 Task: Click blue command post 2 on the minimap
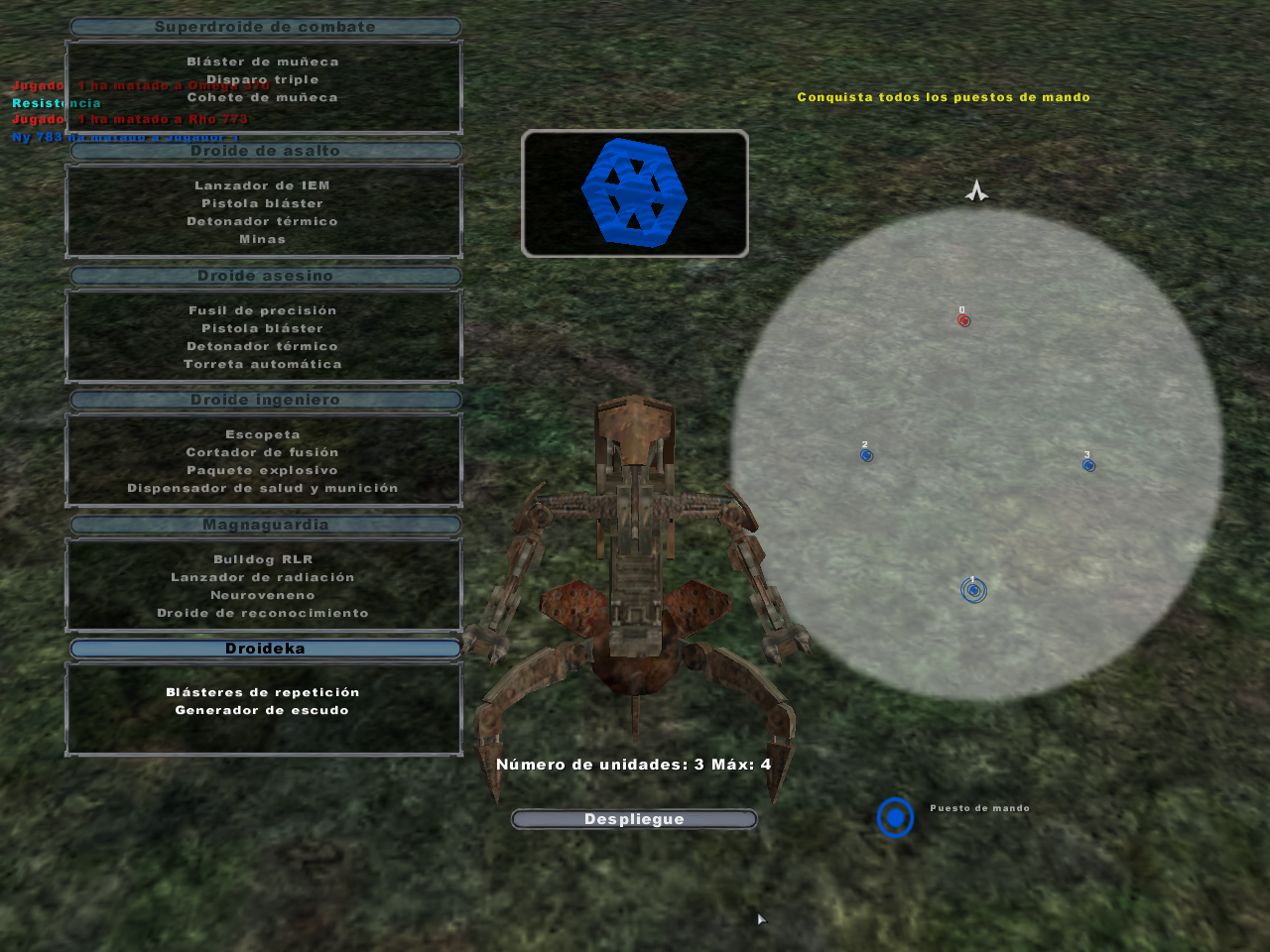pos(866,454)
